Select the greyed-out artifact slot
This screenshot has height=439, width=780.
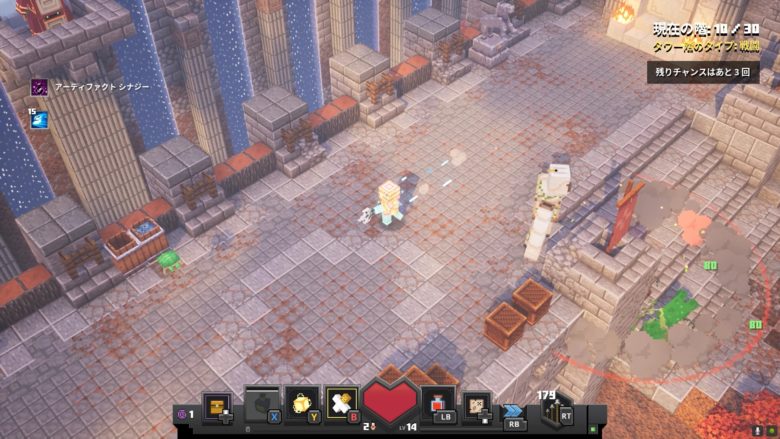tap(261, 402)
